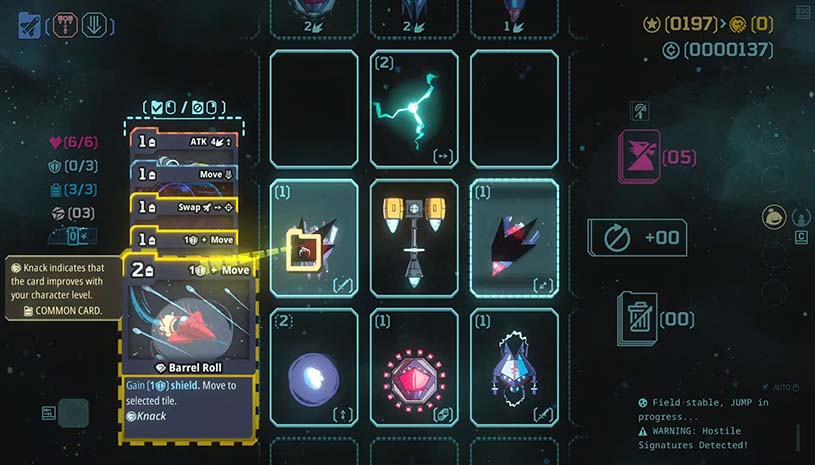Open the discard pile trash icon
This screenshot has height=465, width=815.
coord(637,318)
